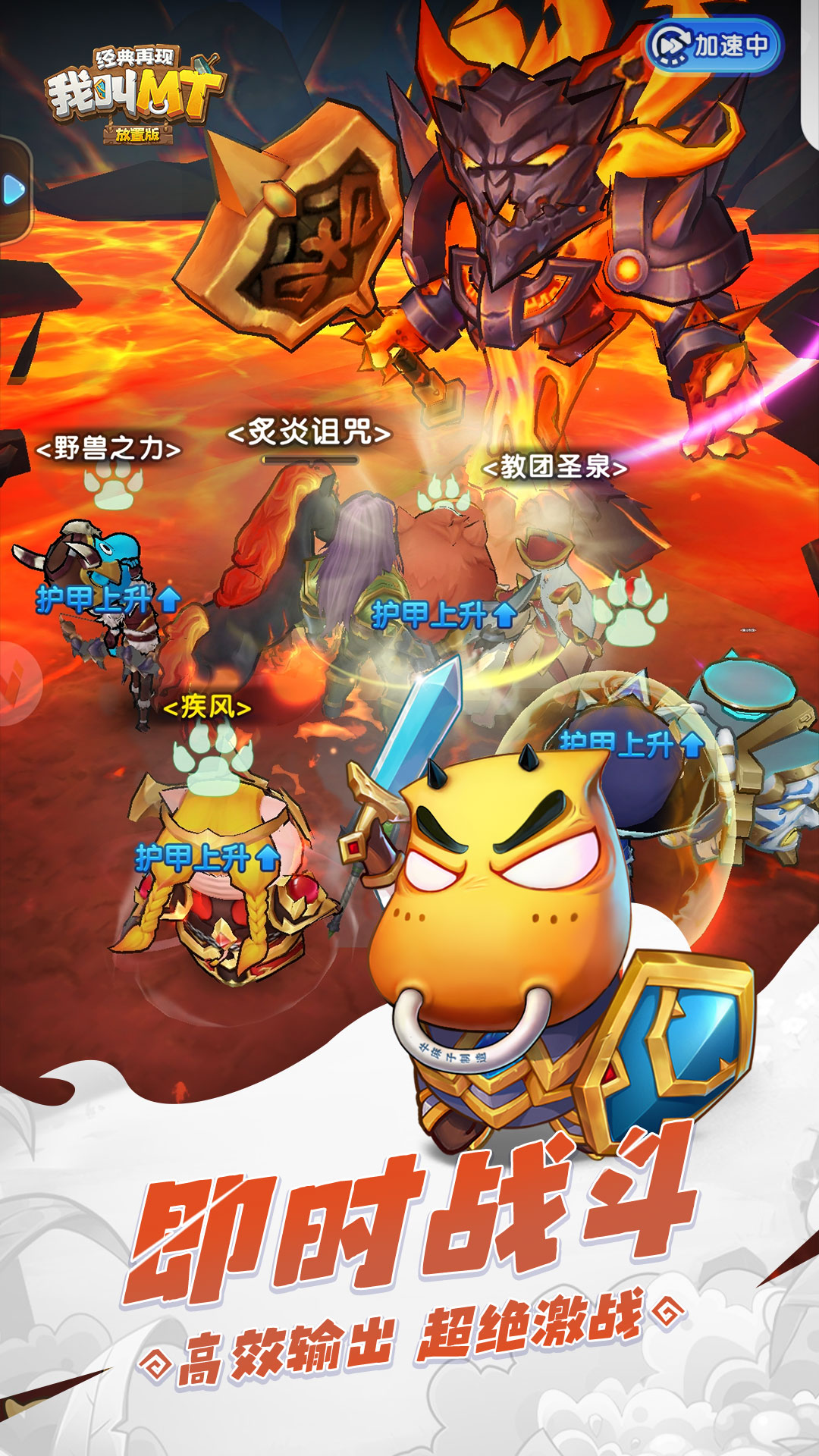The height and width of the screenshot is (1456, 819).
Task: Expand the blue arrow side panel
Action: coord(14,190)
